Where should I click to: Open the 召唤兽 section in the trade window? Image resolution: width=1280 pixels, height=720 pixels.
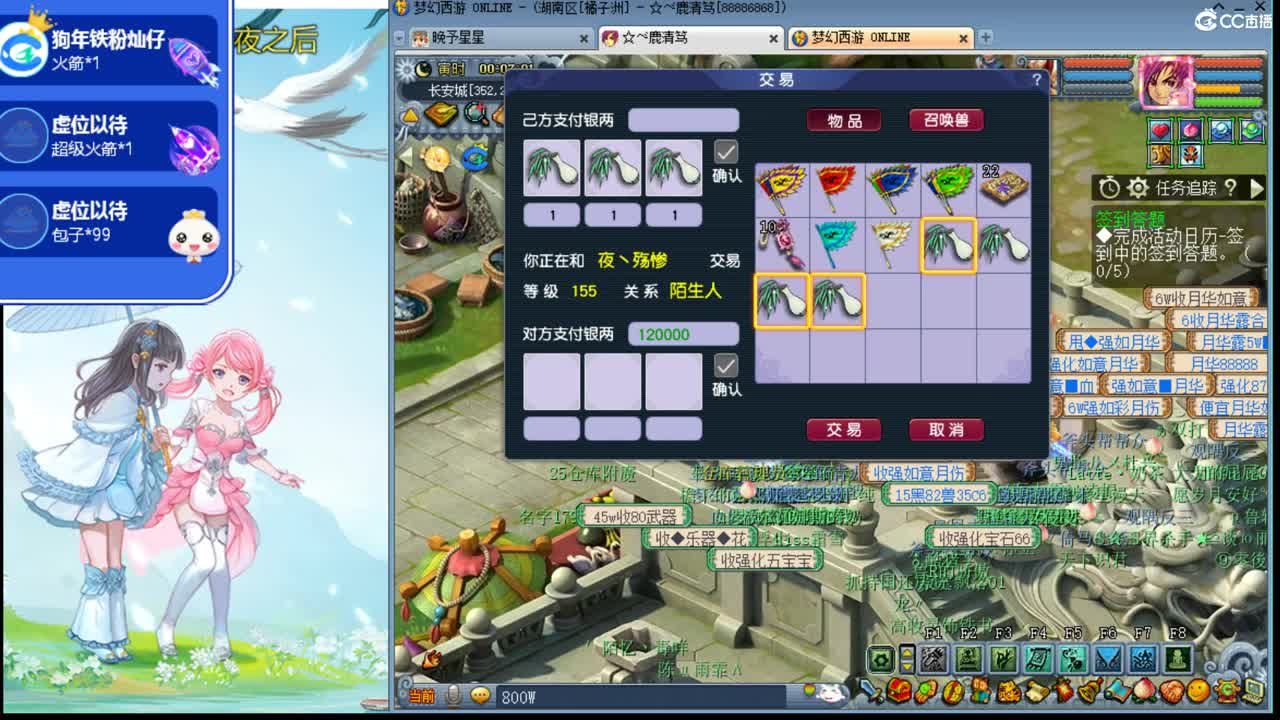point(945,120)
